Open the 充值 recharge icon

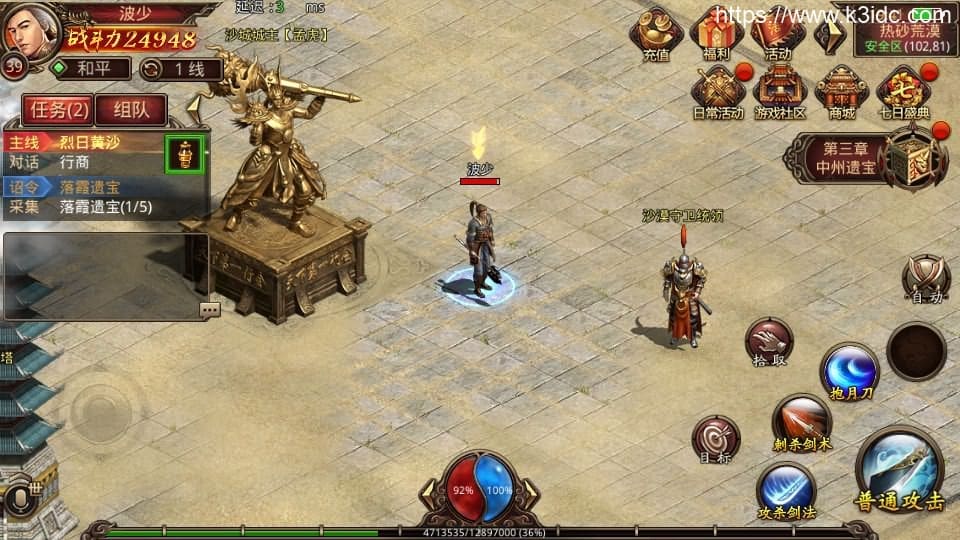pyautogui.click(x=656, y=34)
